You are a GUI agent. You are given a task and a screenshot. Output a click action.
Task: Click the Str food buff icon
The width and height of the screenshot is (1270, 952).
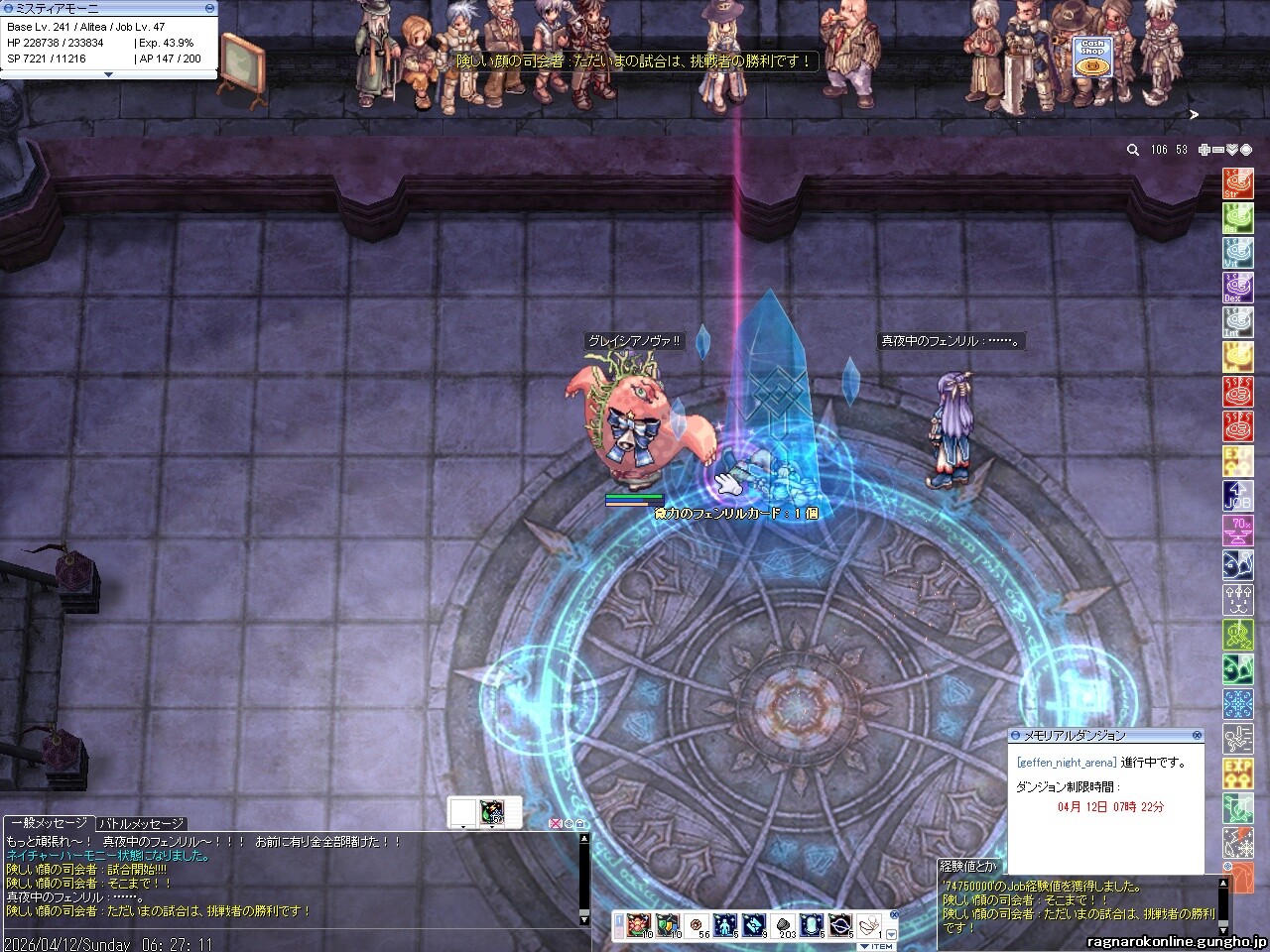[x=1237, y=183]
